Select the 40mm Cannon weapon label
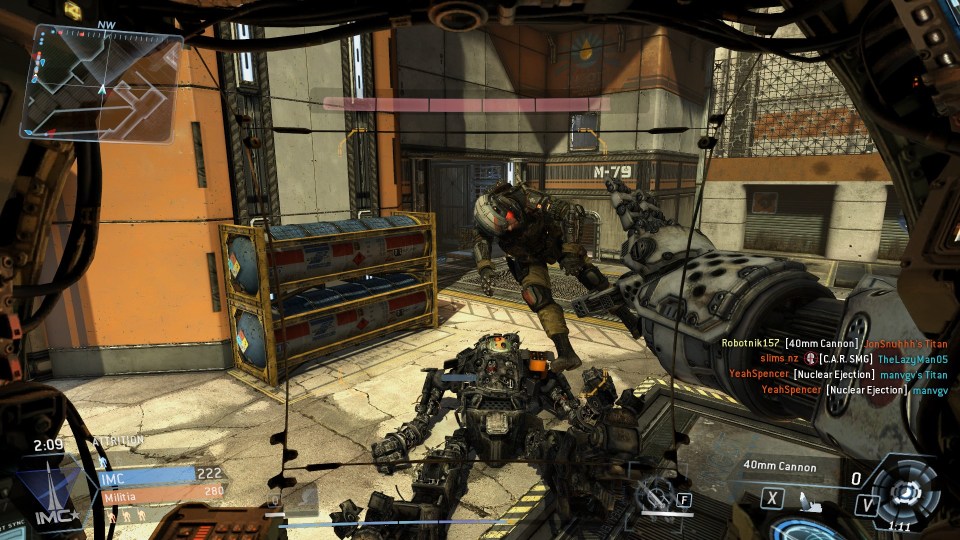 (779, 467)
